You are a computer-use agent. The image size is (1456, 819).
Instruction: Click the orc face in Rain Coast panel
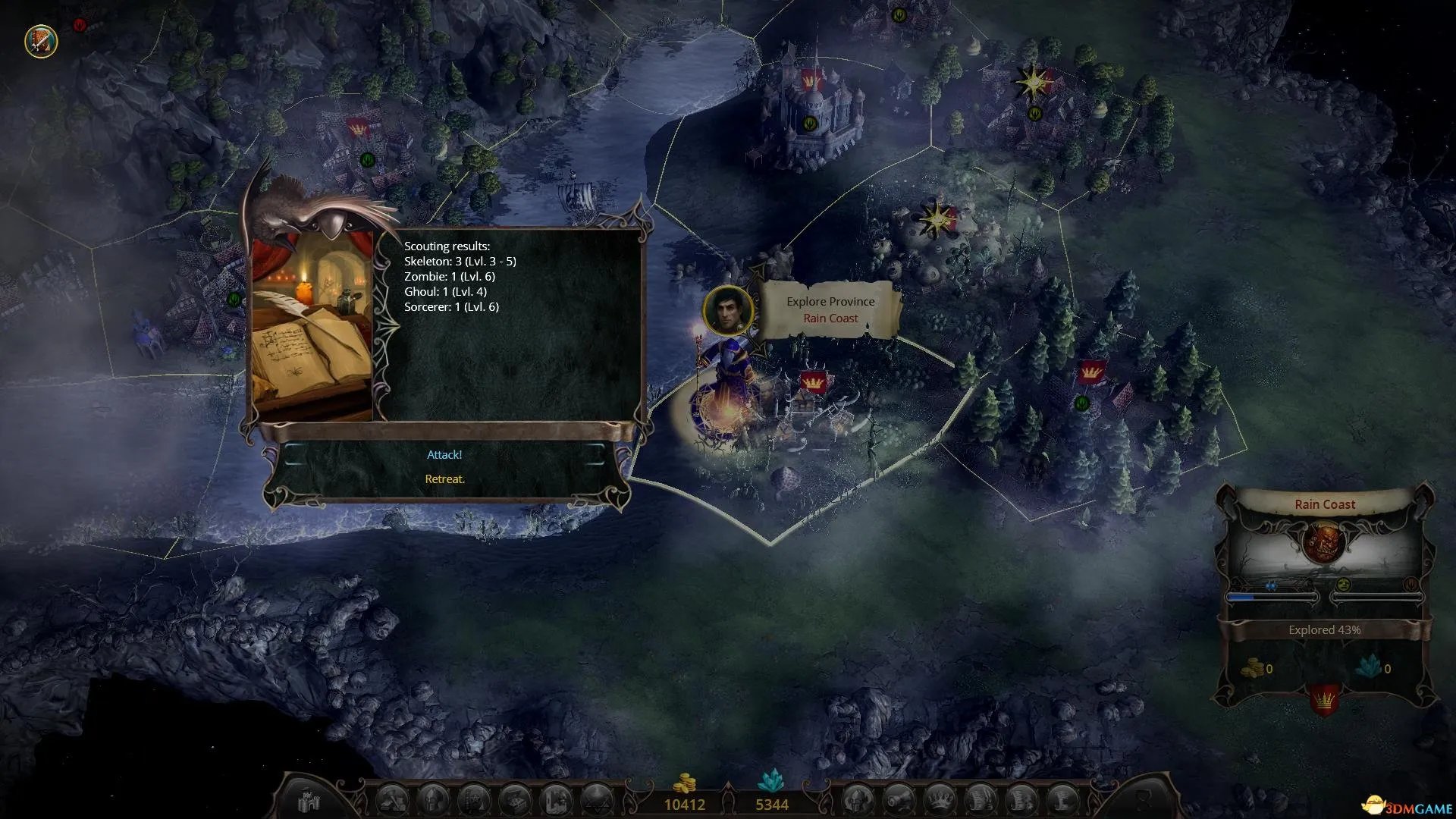(1324, 543)
